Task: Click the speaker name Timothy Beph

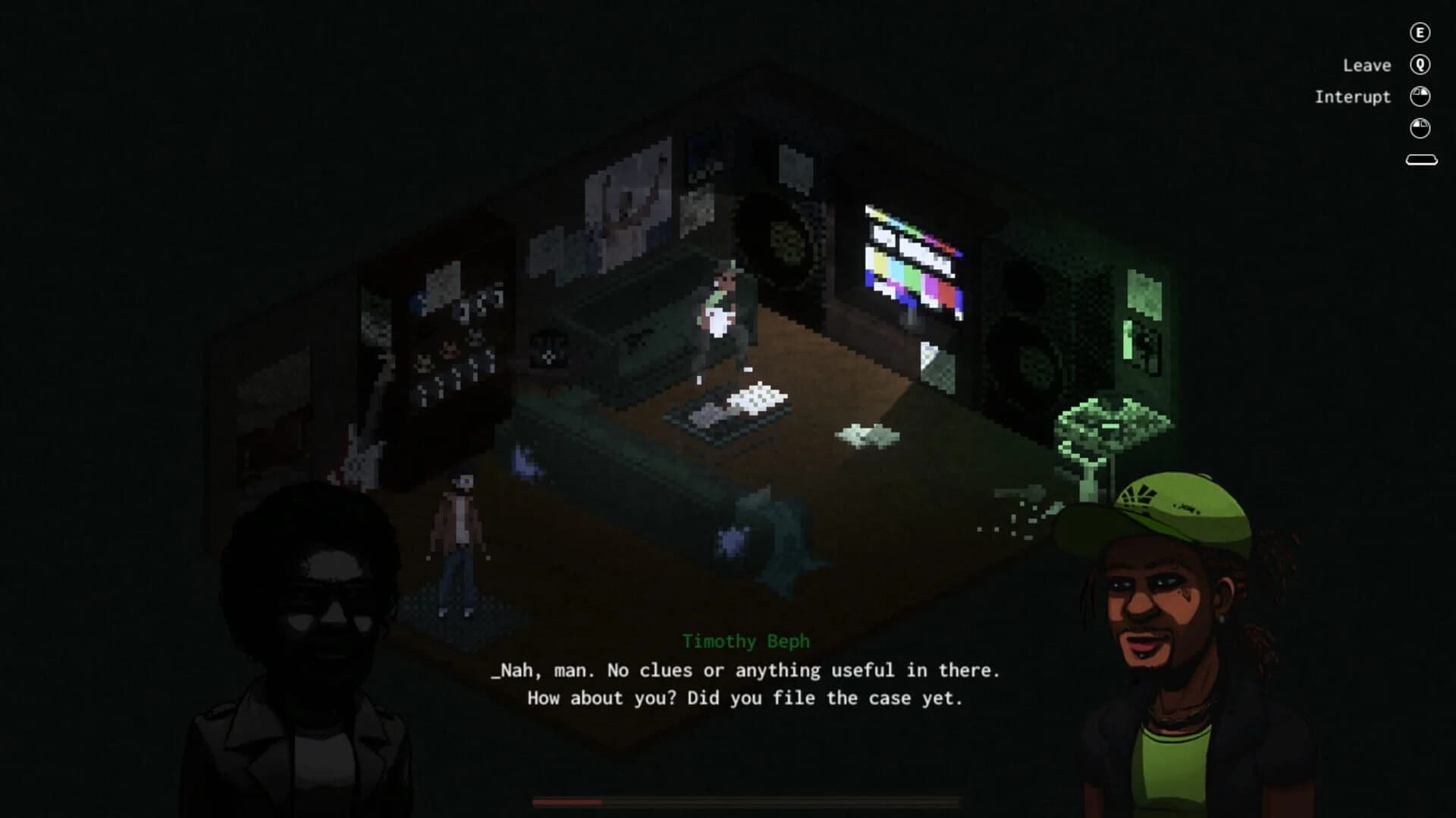Action: 745,641
